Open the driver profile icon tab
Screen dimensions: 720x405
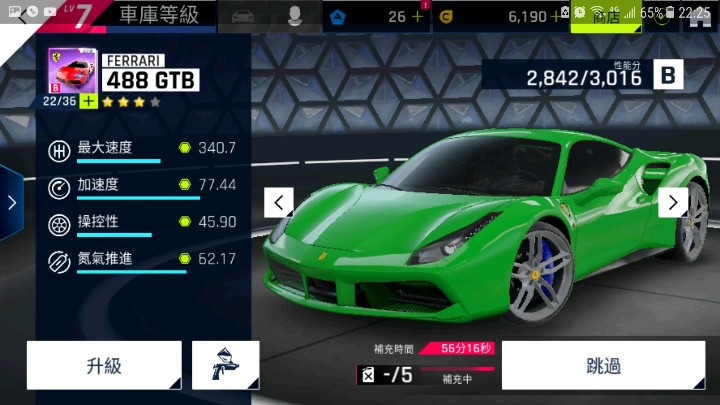(295, 16)
